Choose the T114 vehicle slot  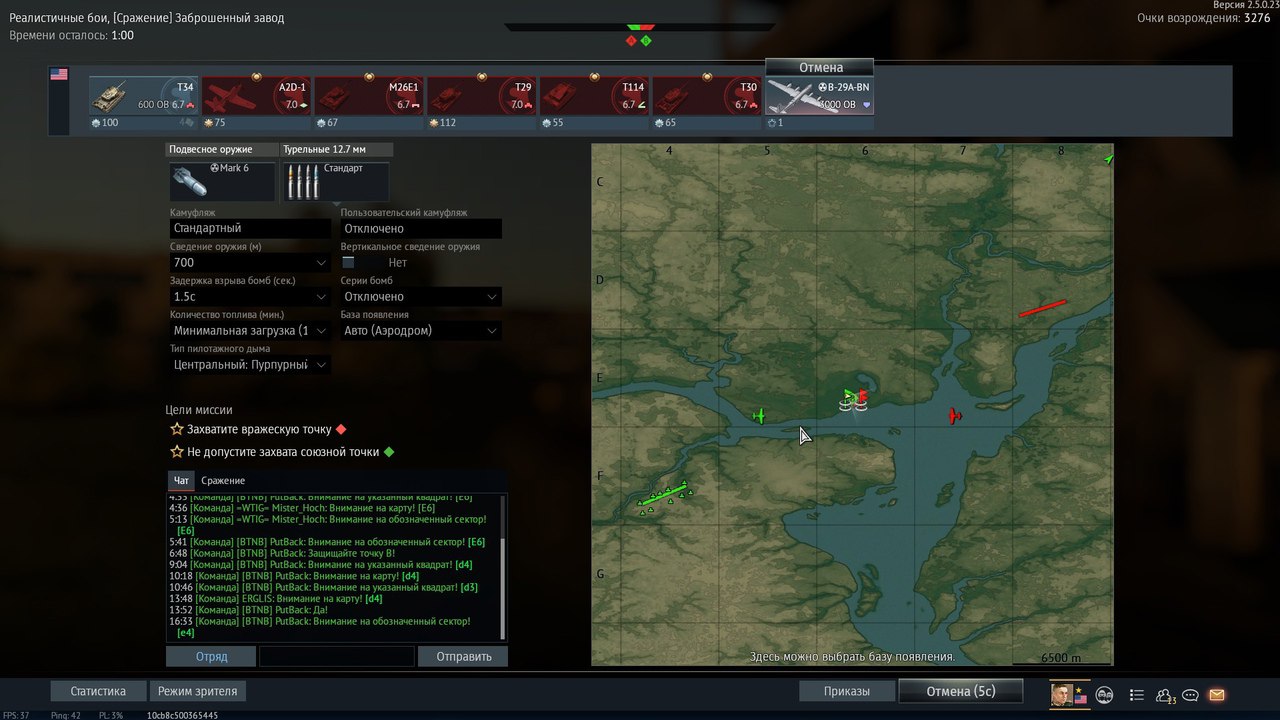point(594,97)
